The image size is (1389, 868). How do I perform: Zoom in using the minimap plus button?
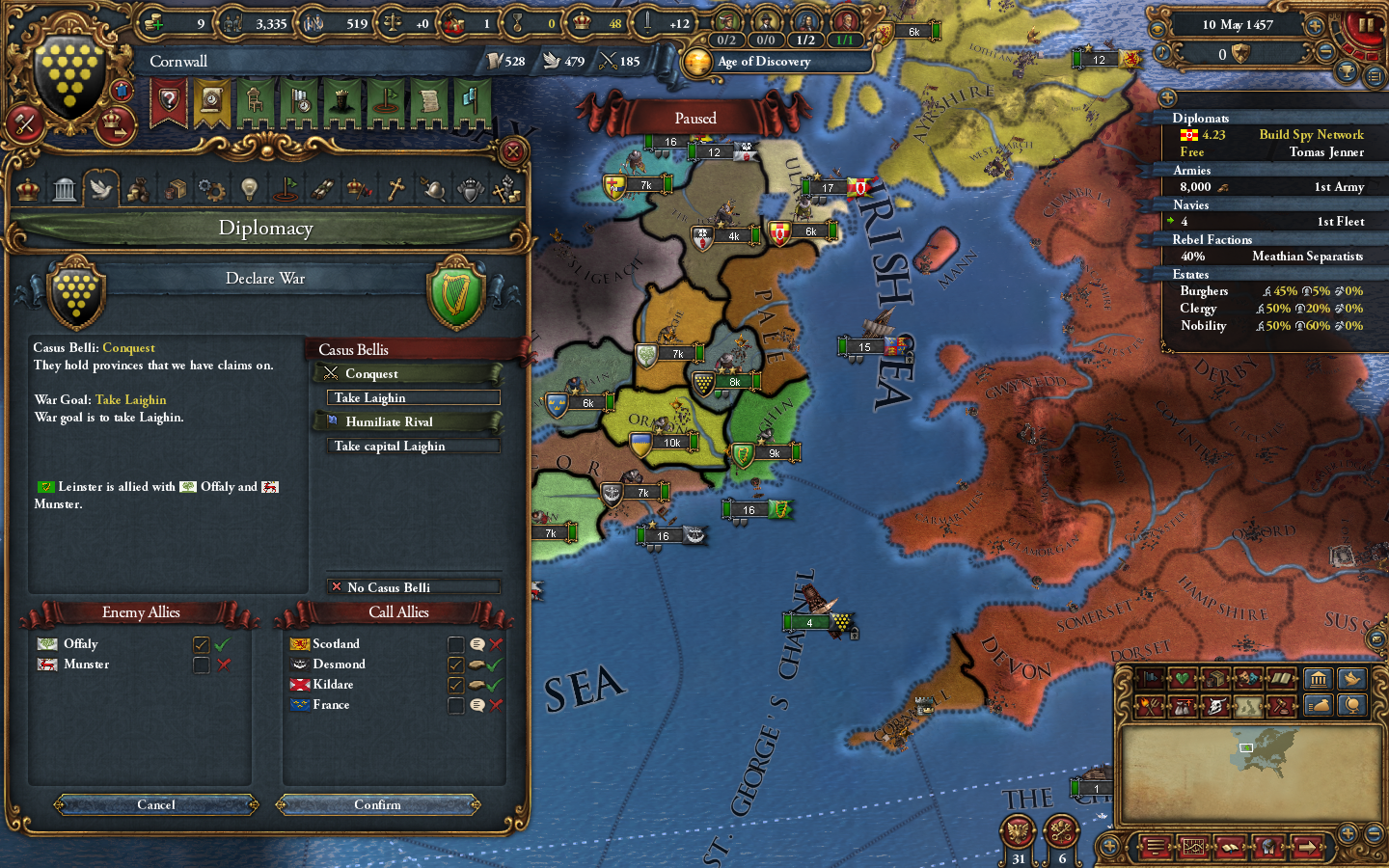[1348, 833]
